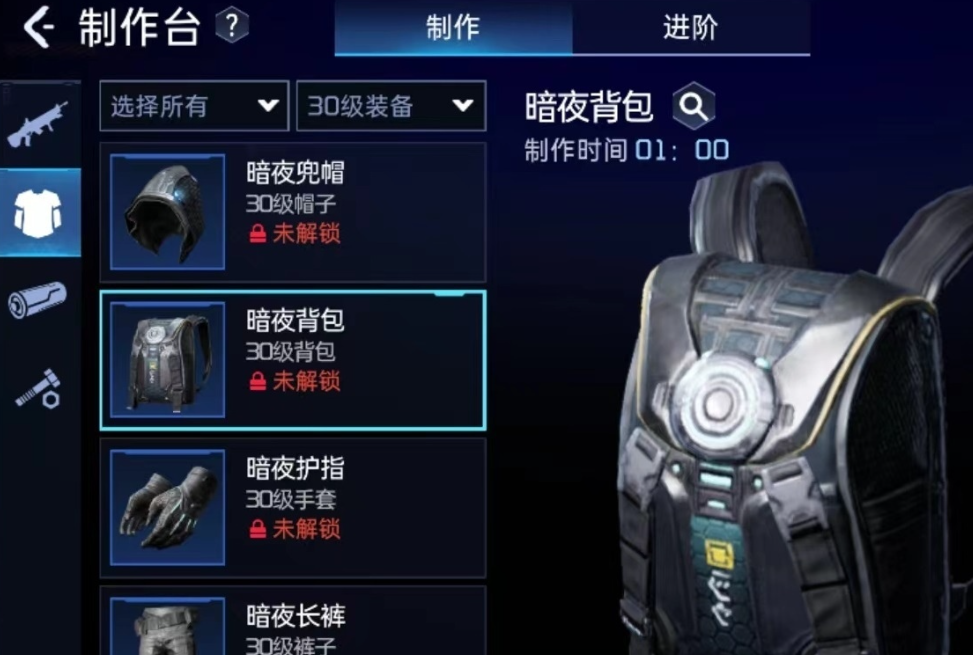This screenshot has width=973, height=655.
Task: Open the 30级装备 level dropdown
Action: tap(391, 106)
